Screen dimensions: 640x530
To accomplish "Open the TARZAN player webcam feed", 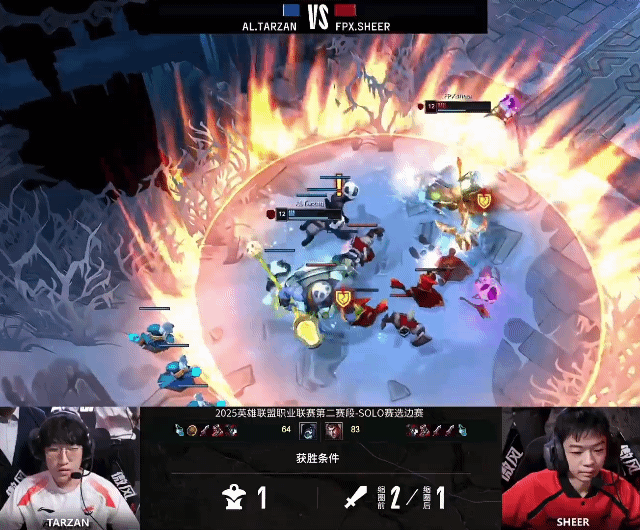I will [x=69, y=466].
